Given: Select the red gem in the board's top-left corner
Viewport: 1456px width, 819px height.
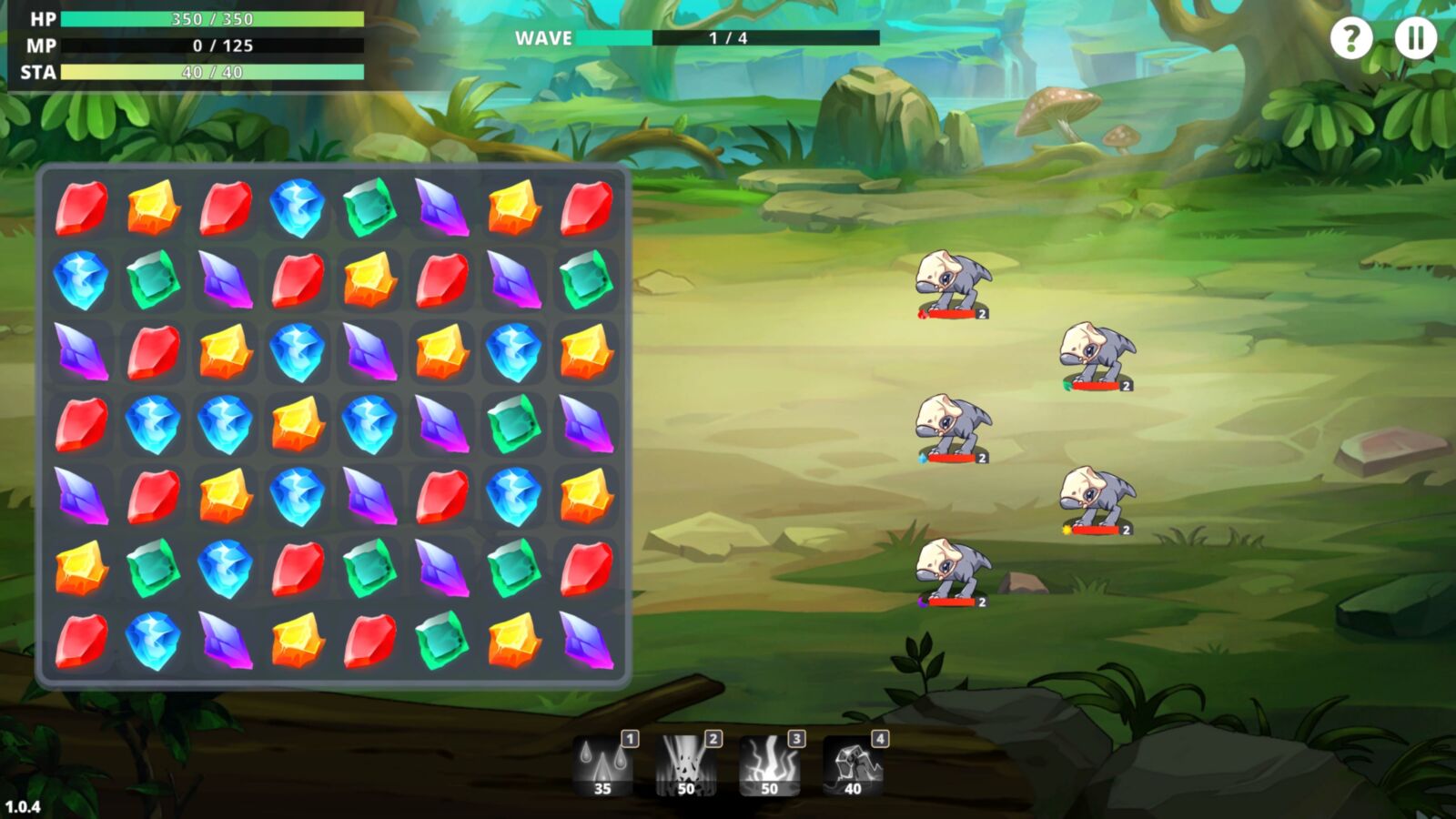Looking at the screenshot, I should coord(81,207).
